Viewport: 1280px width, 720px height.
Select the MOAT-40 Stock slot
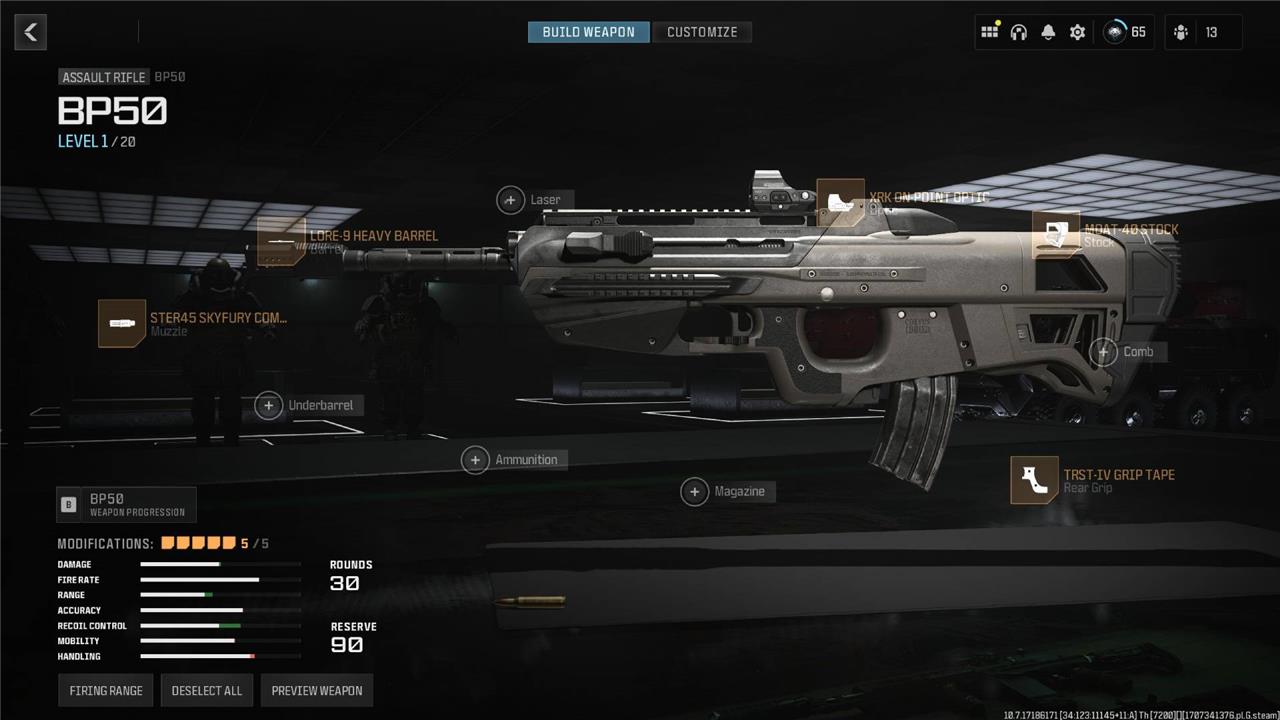tap(1056, 235)
